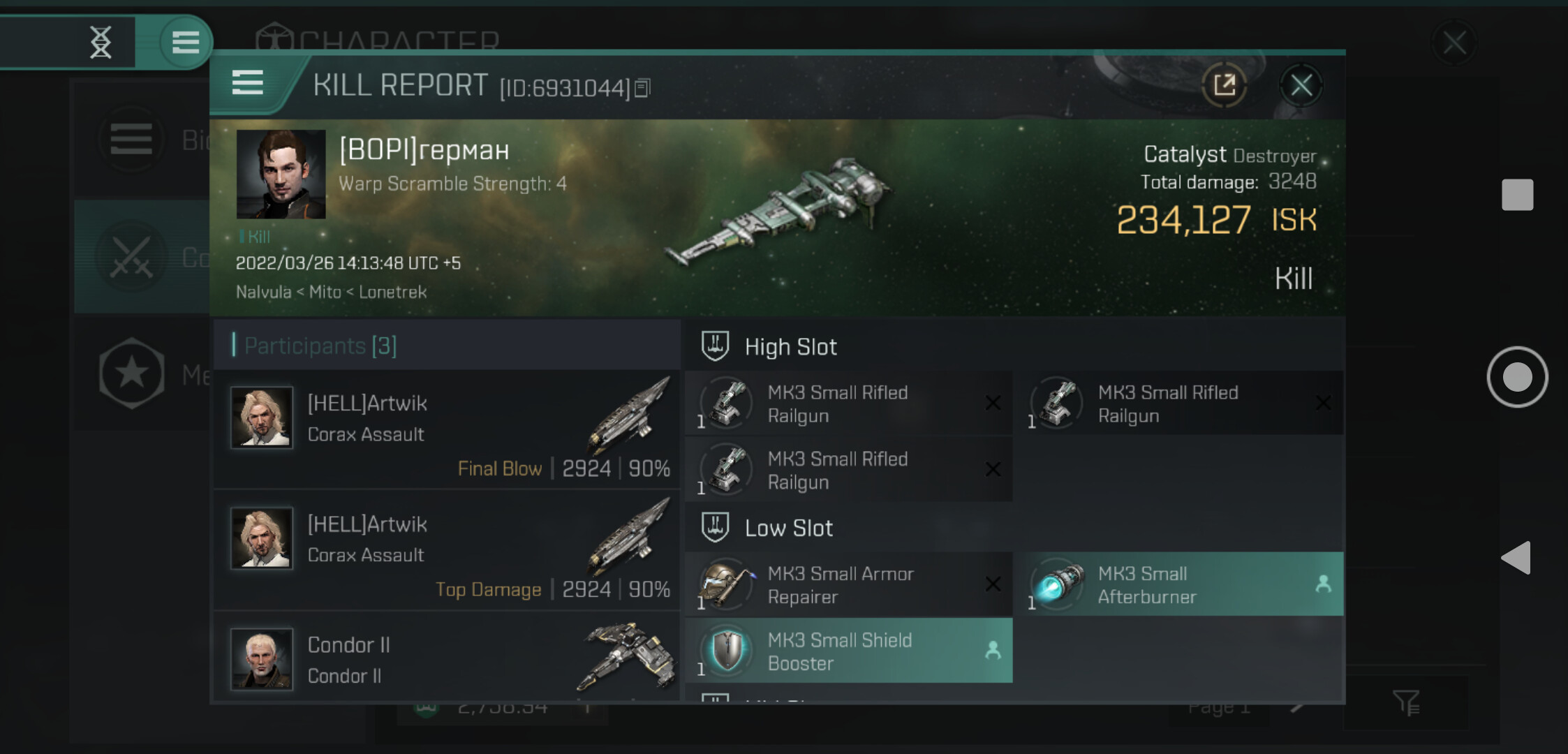Open the filter funnel icon
Image resolution: width=1568 pixels, height=754 pixels.
point(1406,702)
